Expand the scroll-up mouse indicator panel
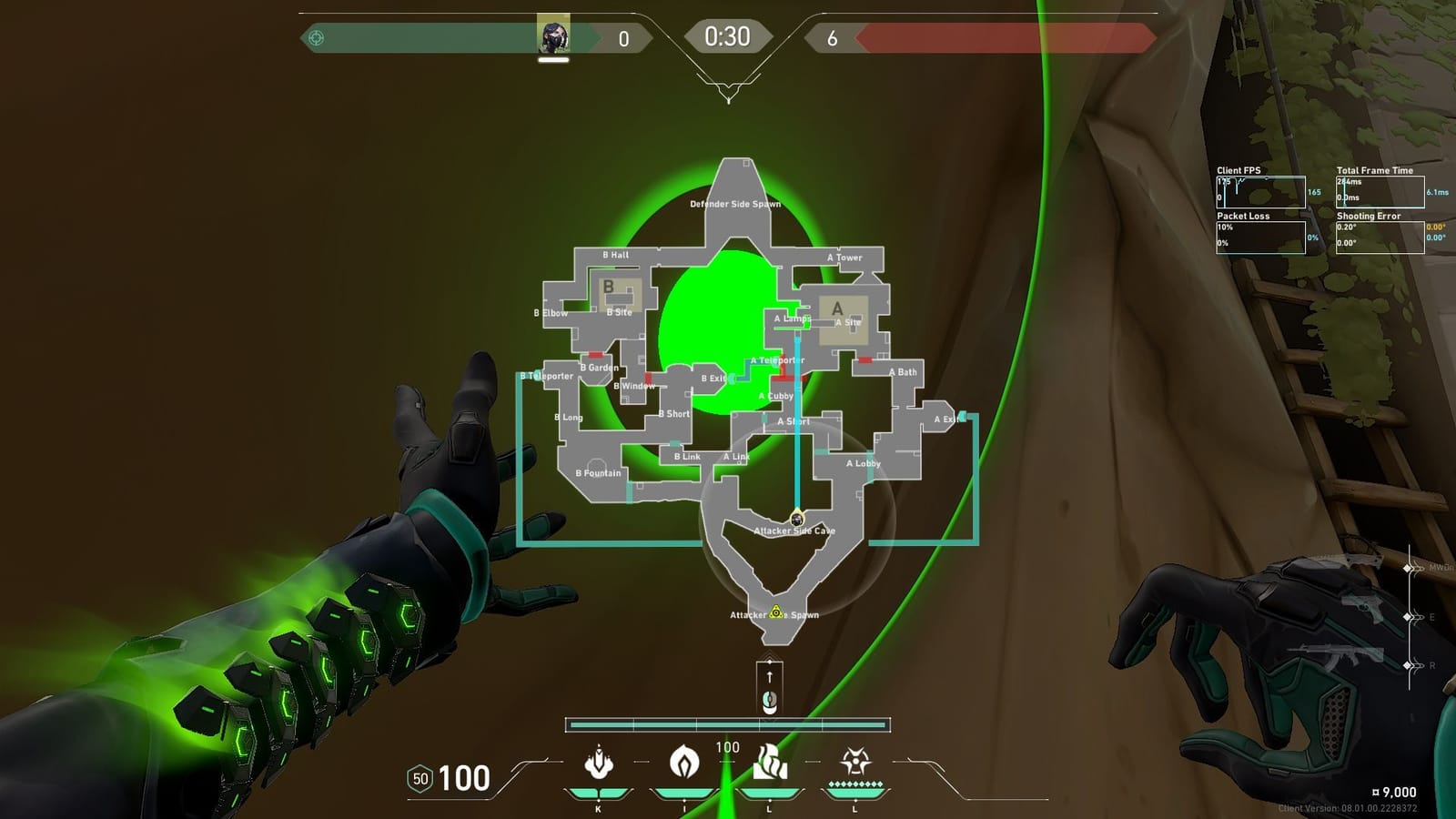The width and height of the screenshot is (1456, 819). (769, 687)
